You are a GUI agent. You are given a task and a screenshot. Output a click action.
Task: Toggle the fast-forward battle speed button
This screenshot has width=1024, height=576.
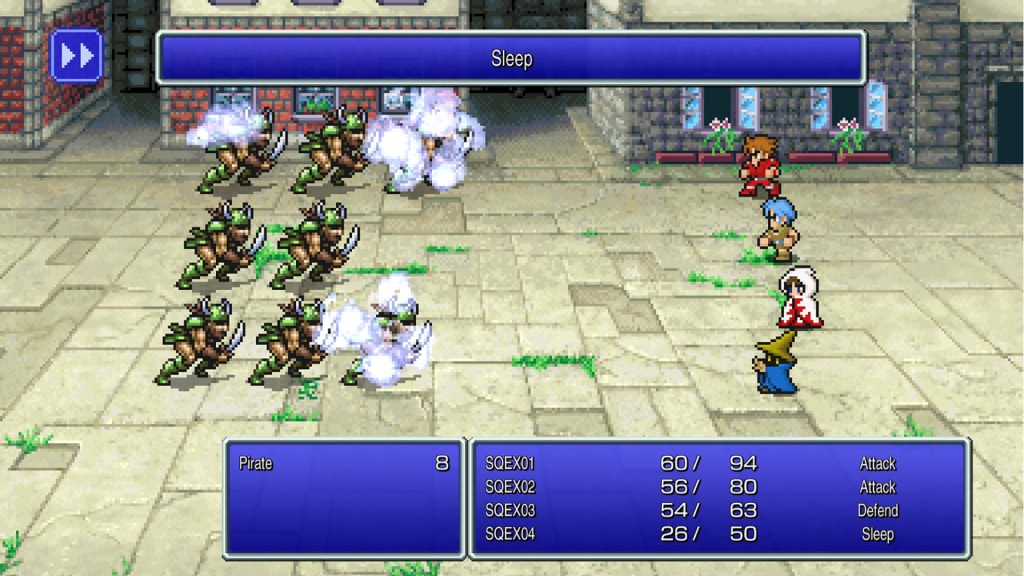click(76, 55)
